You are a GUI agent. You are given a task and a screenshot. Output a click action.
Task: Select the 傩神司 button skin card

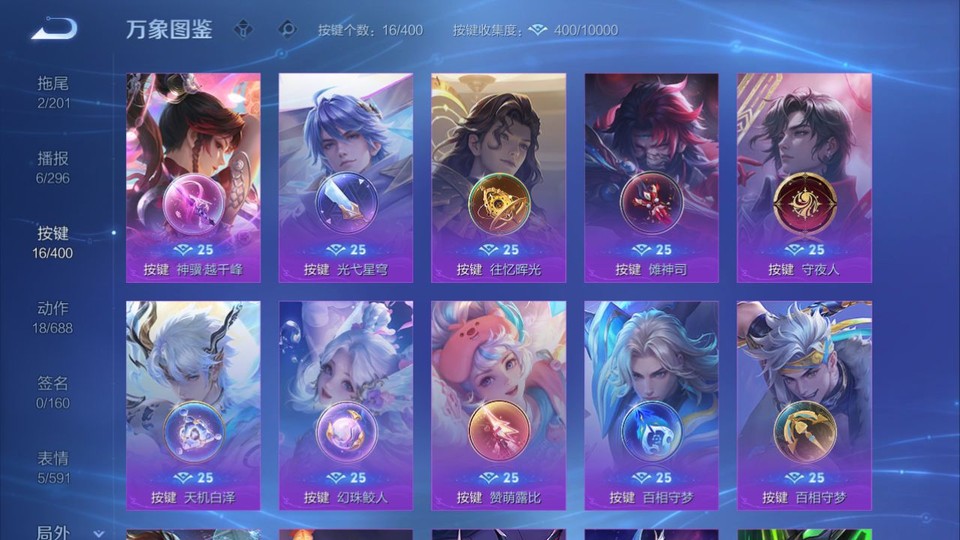[x=652, y=177]
